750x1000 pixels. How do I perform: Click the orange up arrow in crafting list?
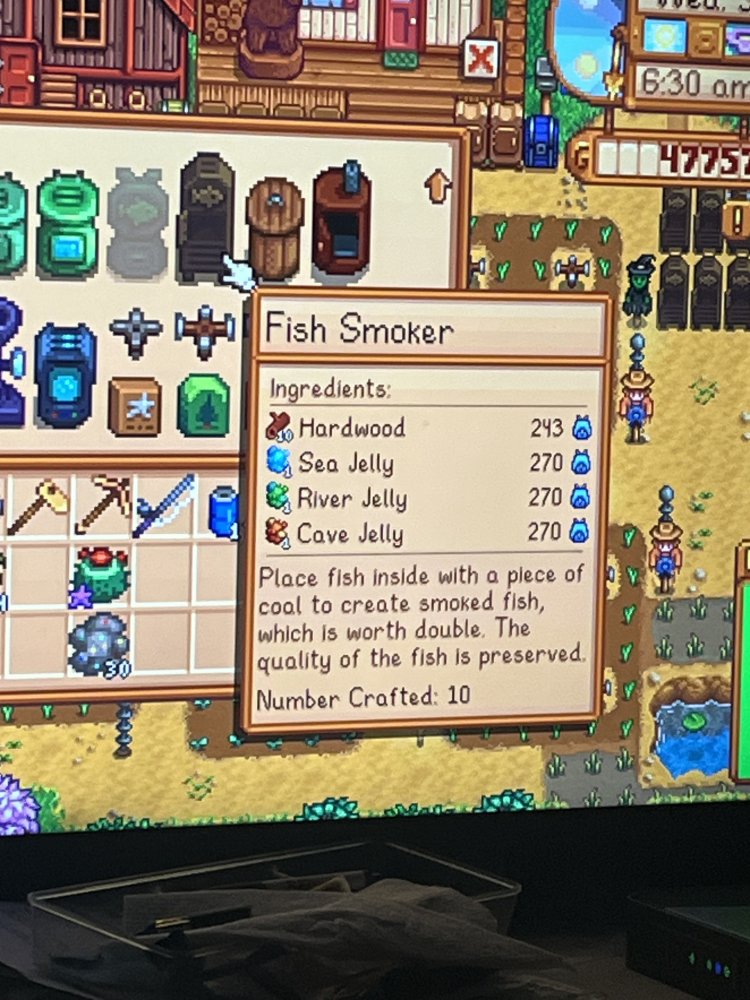pyautogui.click(x=437, y=186)
